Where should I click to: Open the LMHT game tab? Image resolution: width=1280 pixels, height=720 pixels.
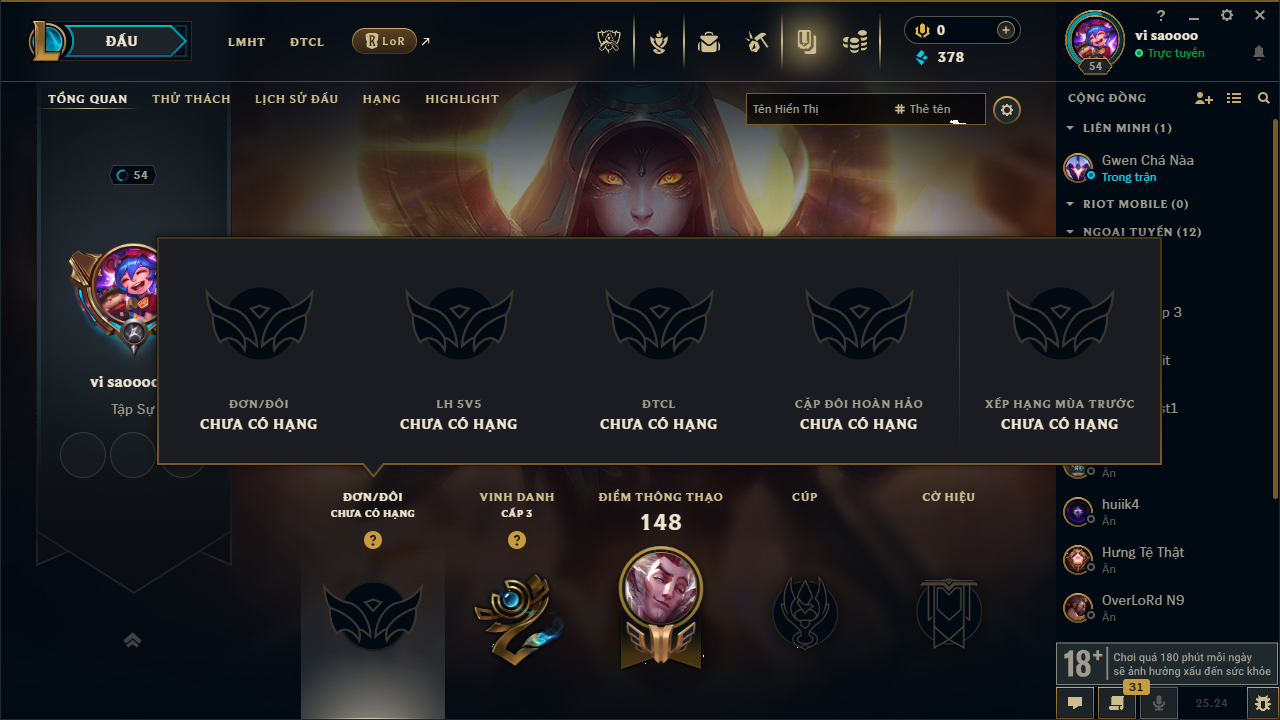tap(246, 42)
